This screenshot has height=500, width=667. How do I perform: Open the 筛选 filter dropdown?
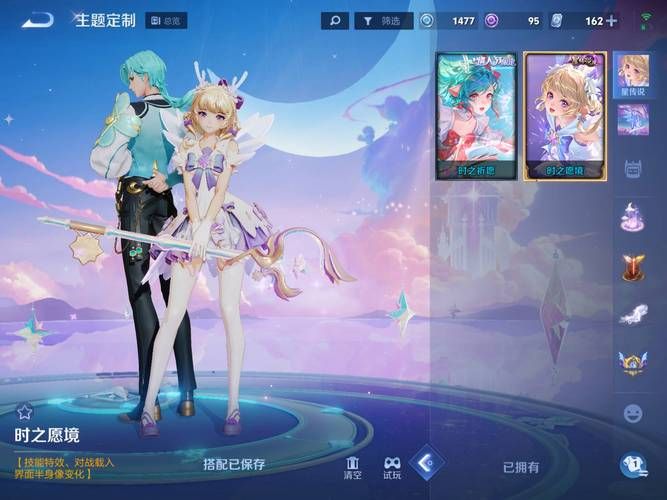pyautogui.click(x=381, y=20)
